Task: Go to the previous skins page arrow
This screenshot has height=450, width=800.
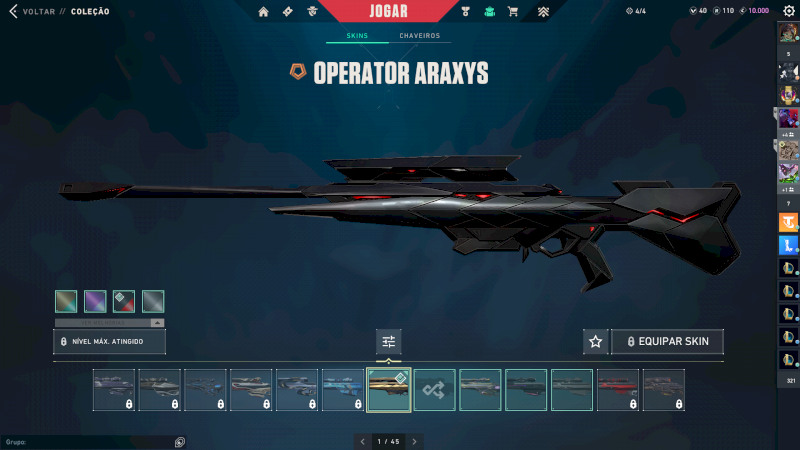Action: pyautogui.click(x=362, y=441)
